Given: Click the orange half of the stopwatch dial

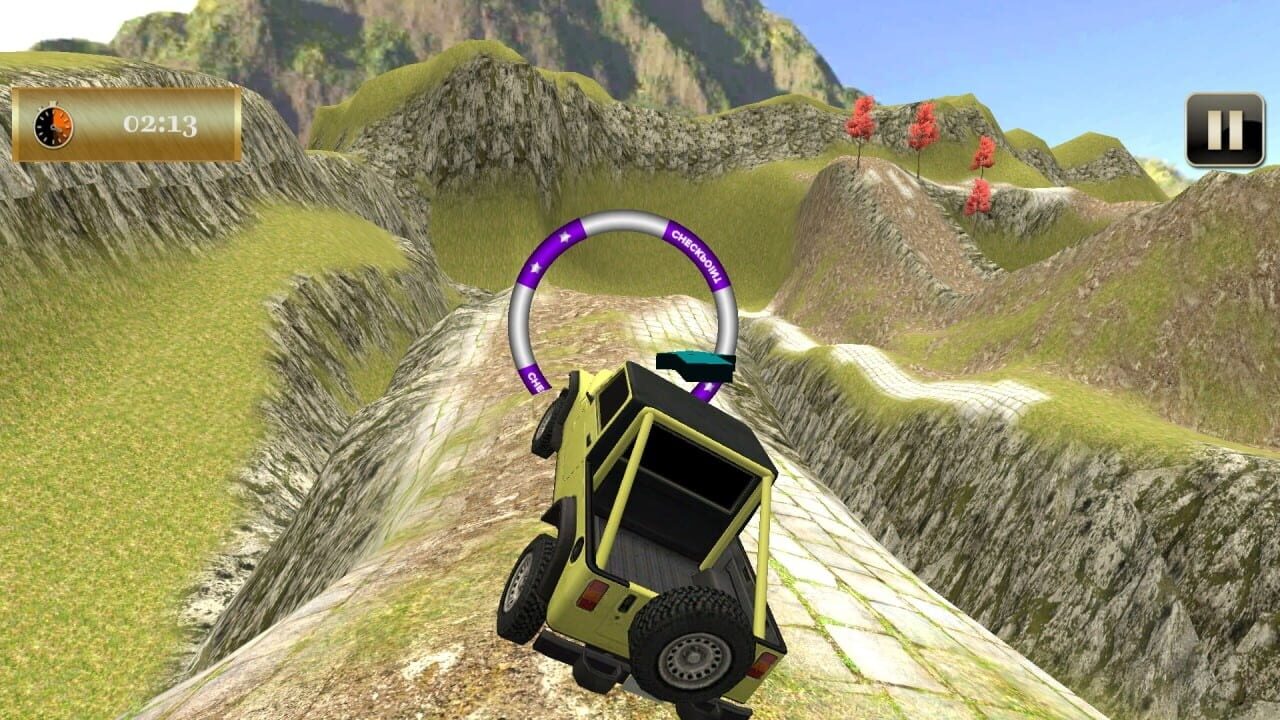Looking at the screenshot, I should point(61,122).
